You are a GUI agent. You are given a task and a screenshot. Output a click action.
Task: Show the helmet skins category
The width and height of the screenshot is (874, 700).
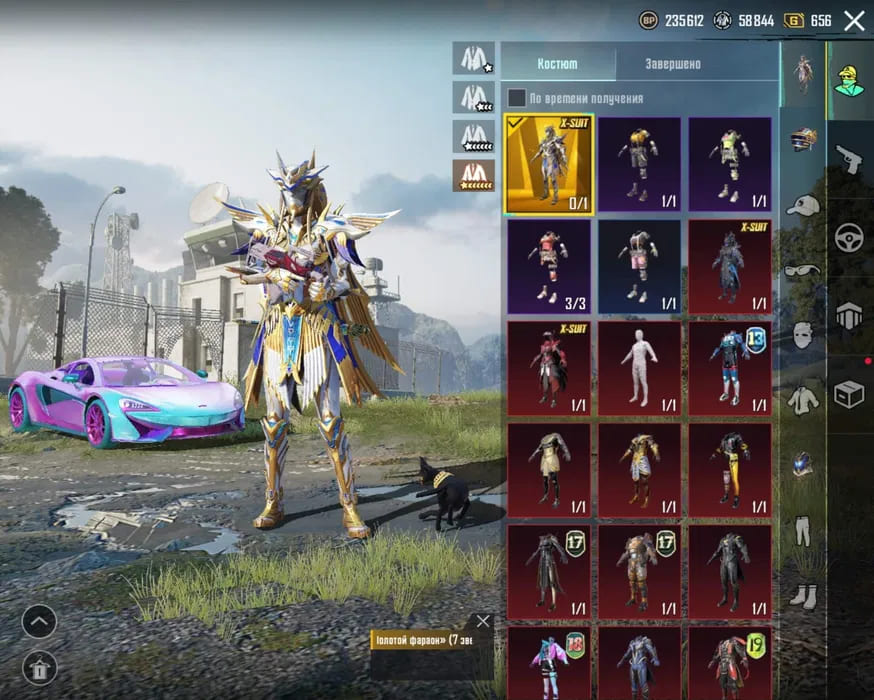tap(803, 139)
